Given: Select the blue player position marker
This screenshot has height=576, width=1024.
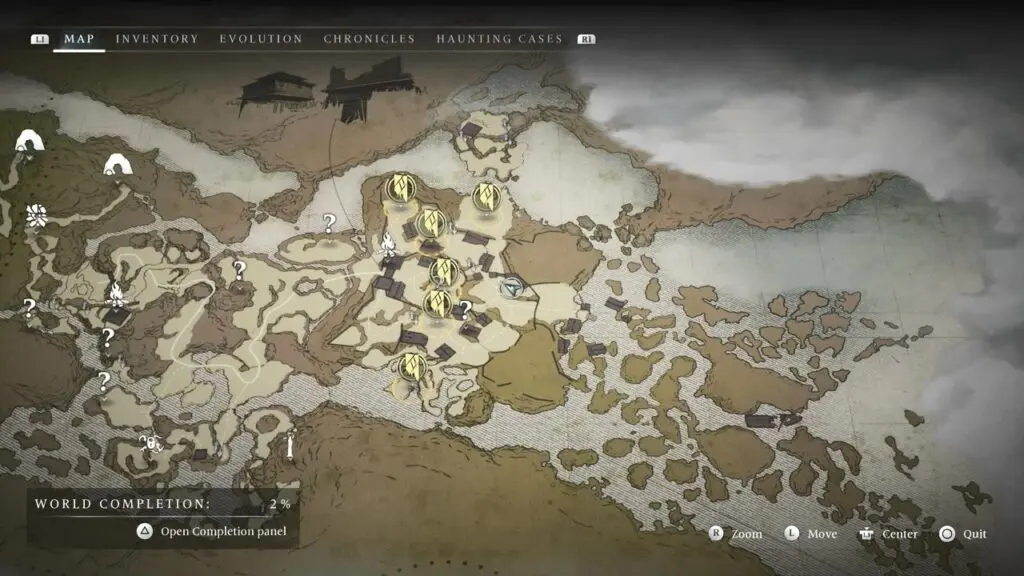Looking at the screenshot, I should point(513,288).
